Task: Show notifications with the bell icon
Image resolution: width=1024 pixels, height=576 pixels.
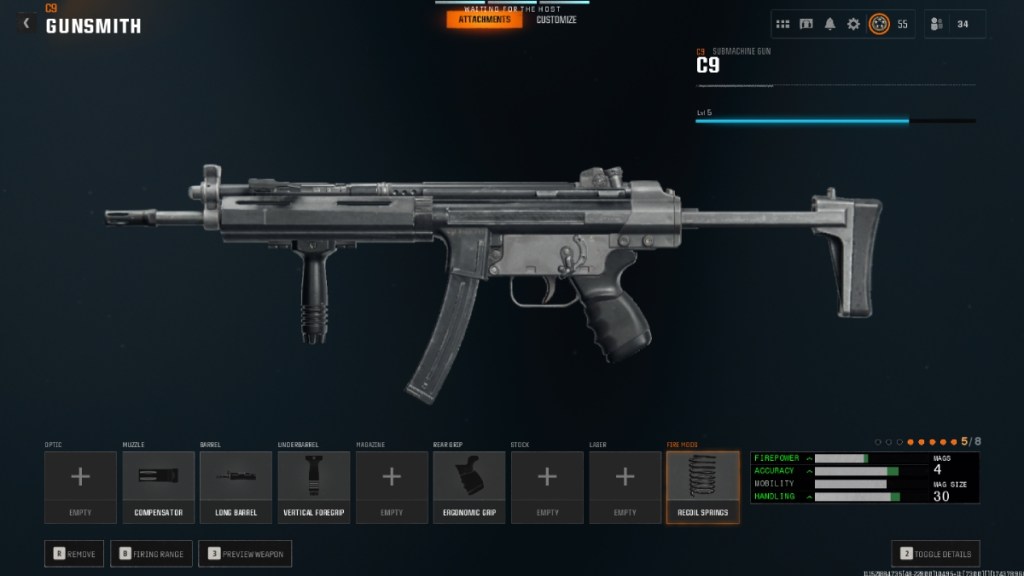Action: (830, 24)
